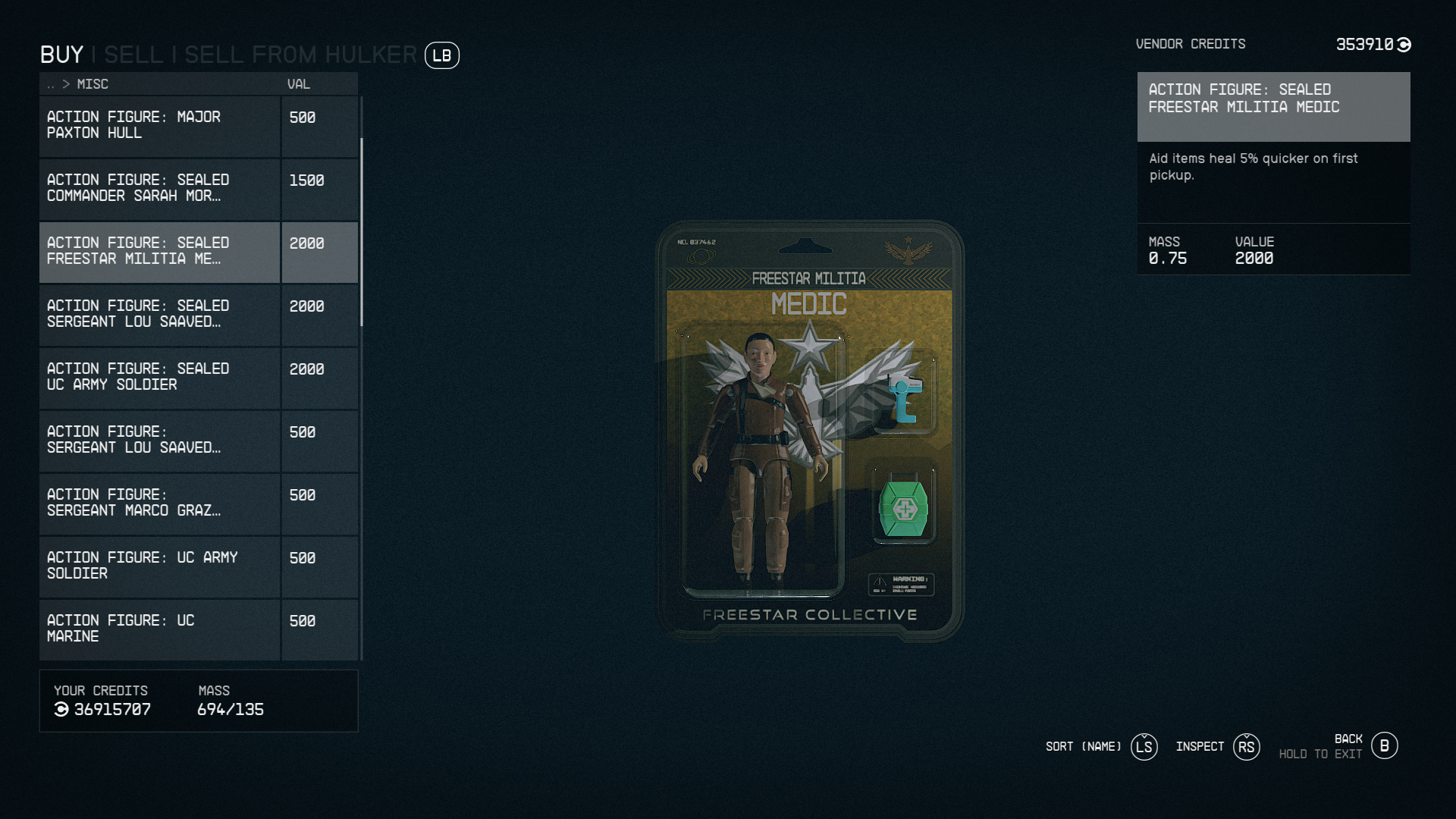Open the MISC category breadcrumb
The height and width of the screenshot is (819, 1456).
tap(93, 84)
